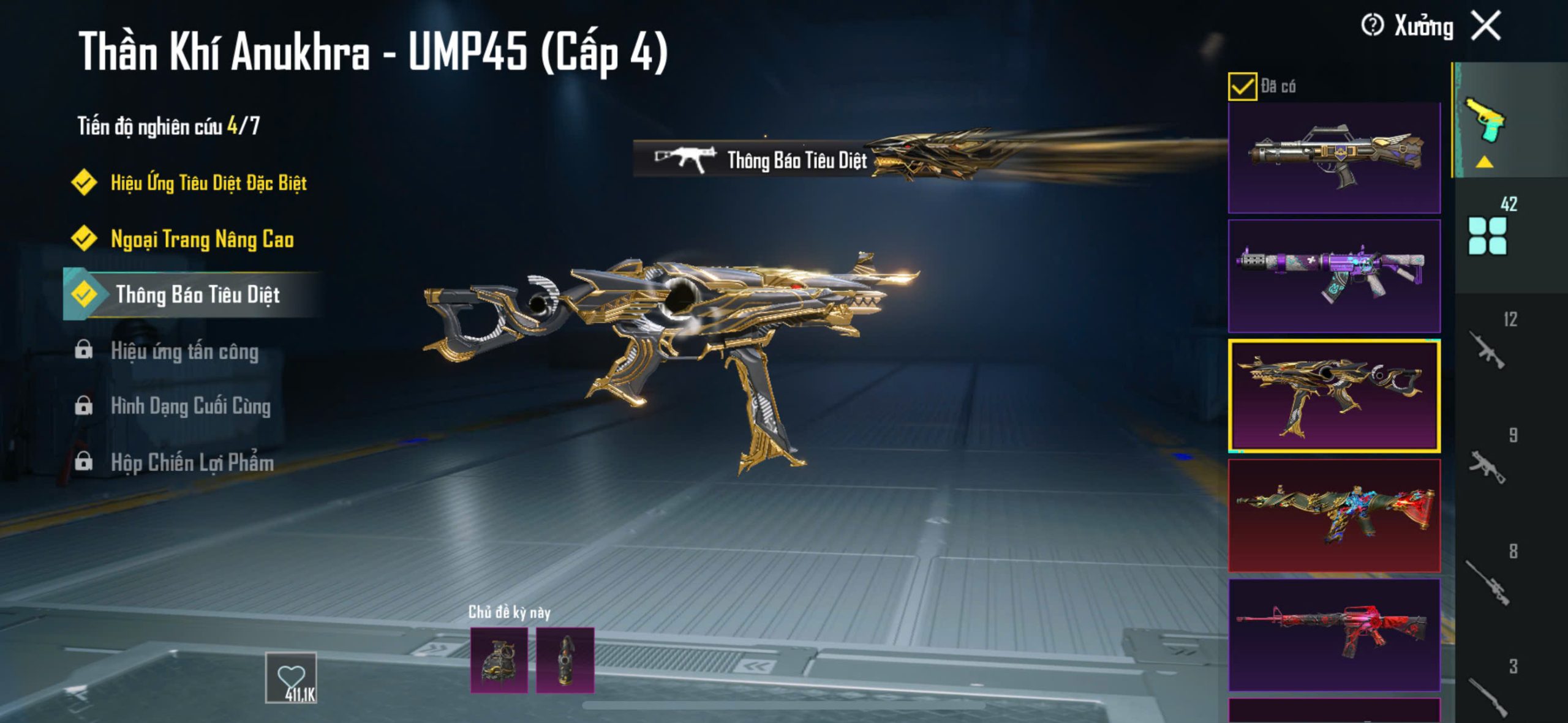This screenshot has height=723, width=1568.
Task: Switch to the all-skins grid category
Action: pyautogui.click(x=1487, y=236)
